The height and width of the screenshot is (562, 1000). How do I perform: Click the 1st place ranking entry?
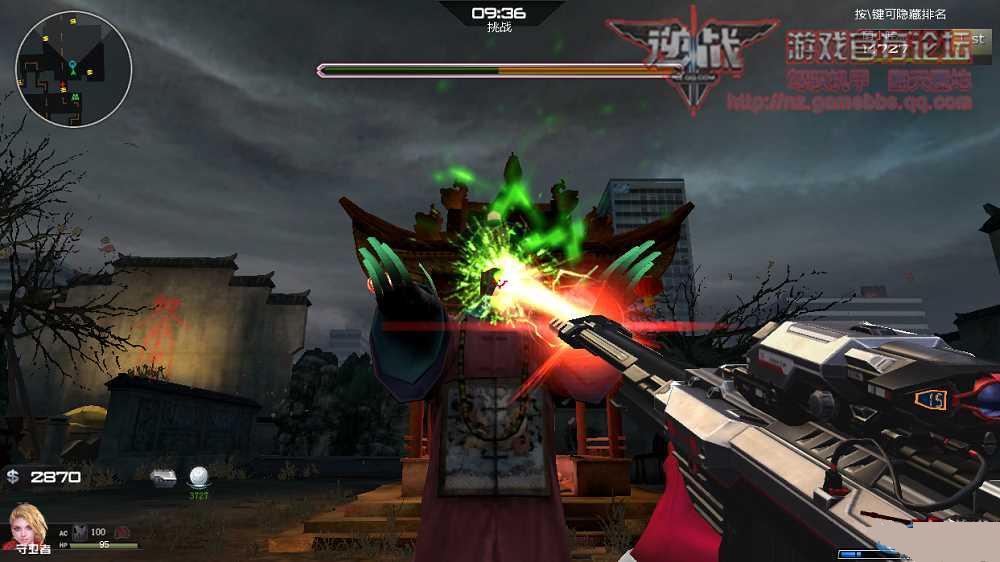coord(921,46)
